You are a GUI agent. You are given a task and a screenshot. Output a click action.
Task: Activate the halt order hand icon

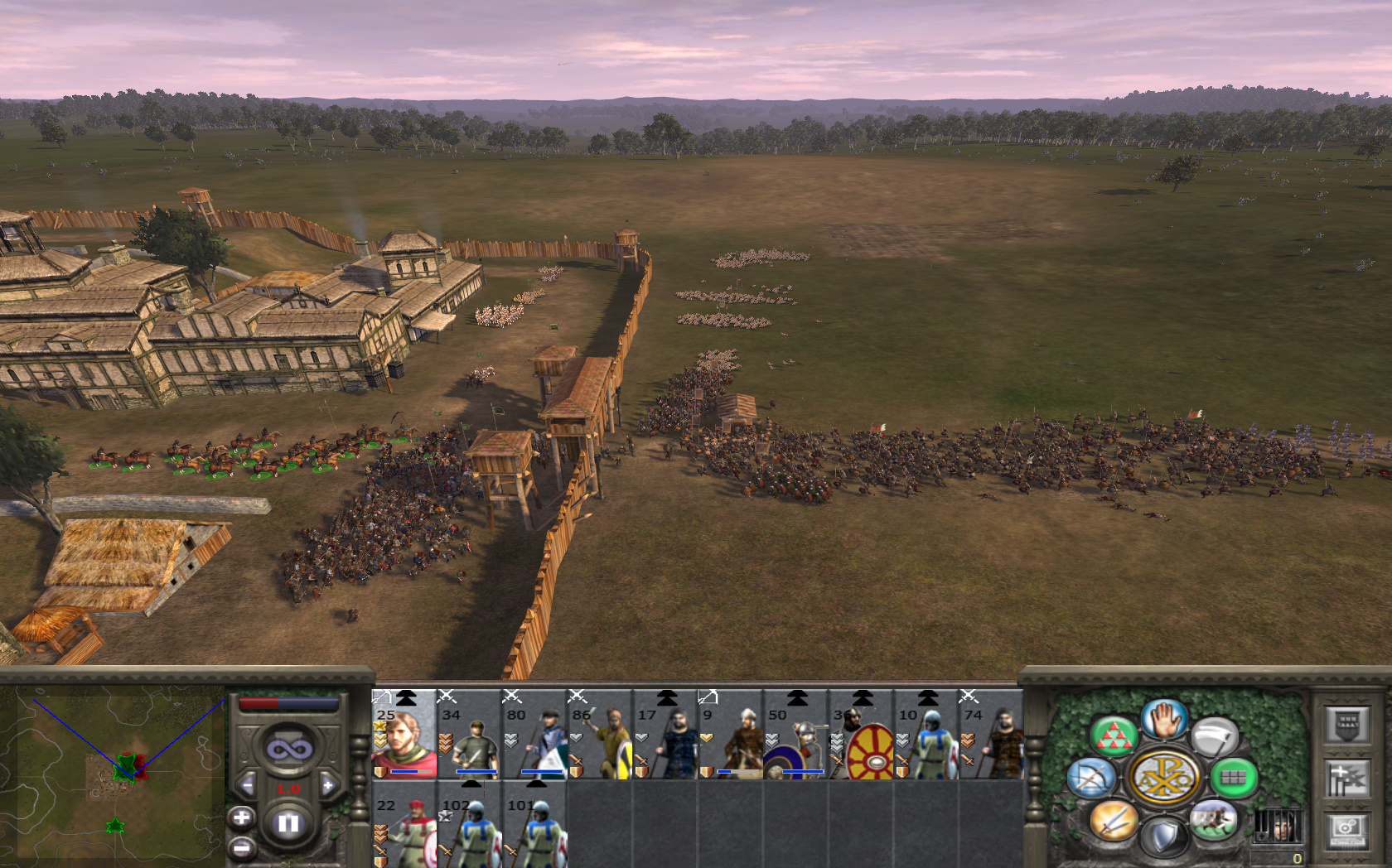click(1165, 719)
